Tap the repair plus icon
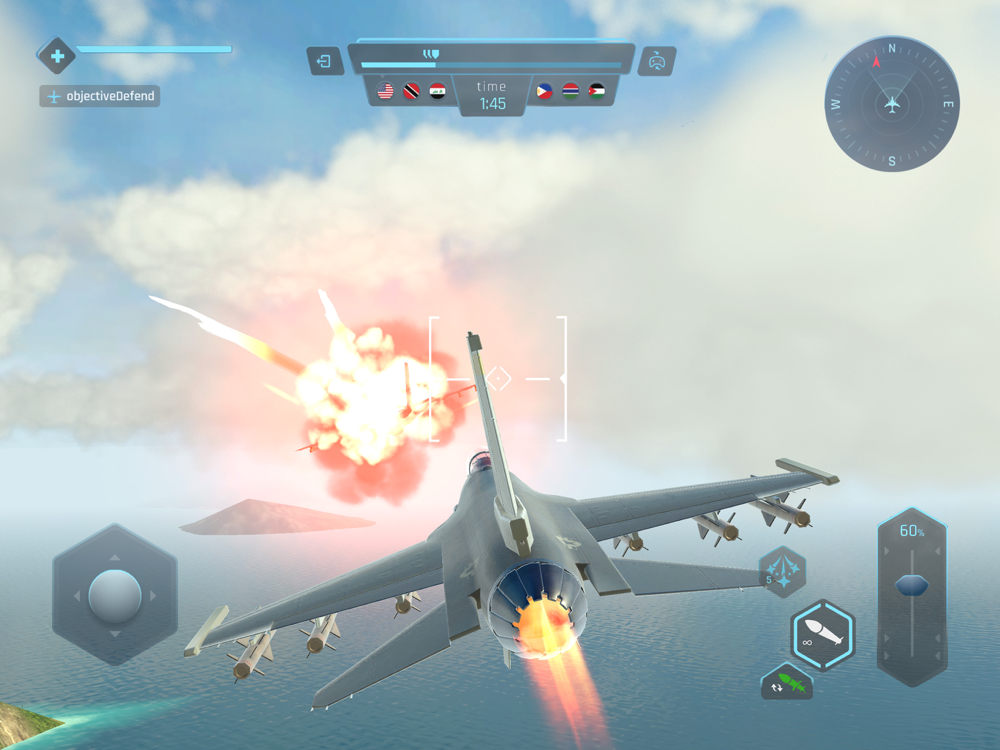 [57, 56]
